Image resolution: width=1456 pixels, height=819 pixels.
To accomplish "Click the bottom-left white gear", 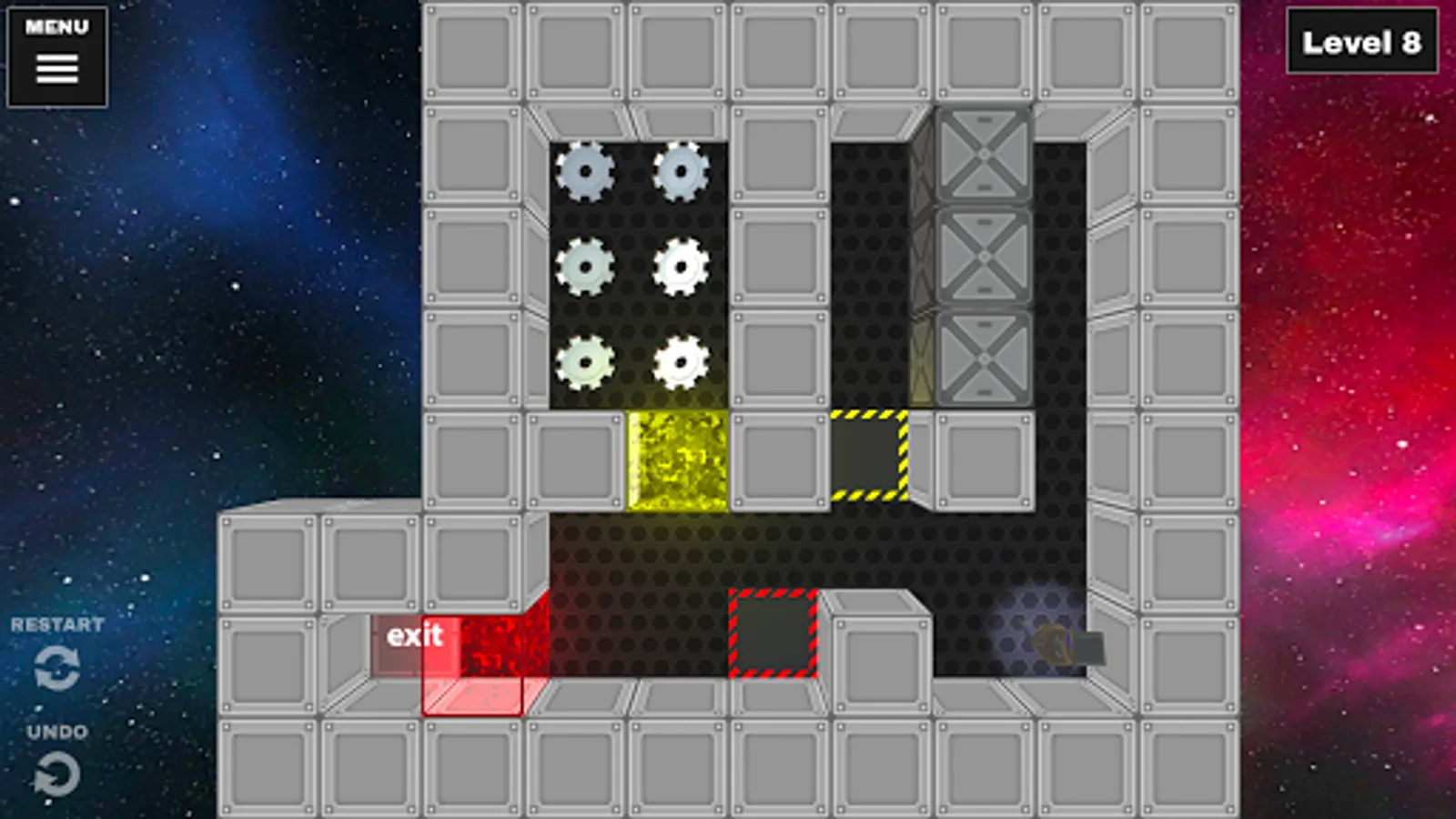I will click(x=587, y=362).
